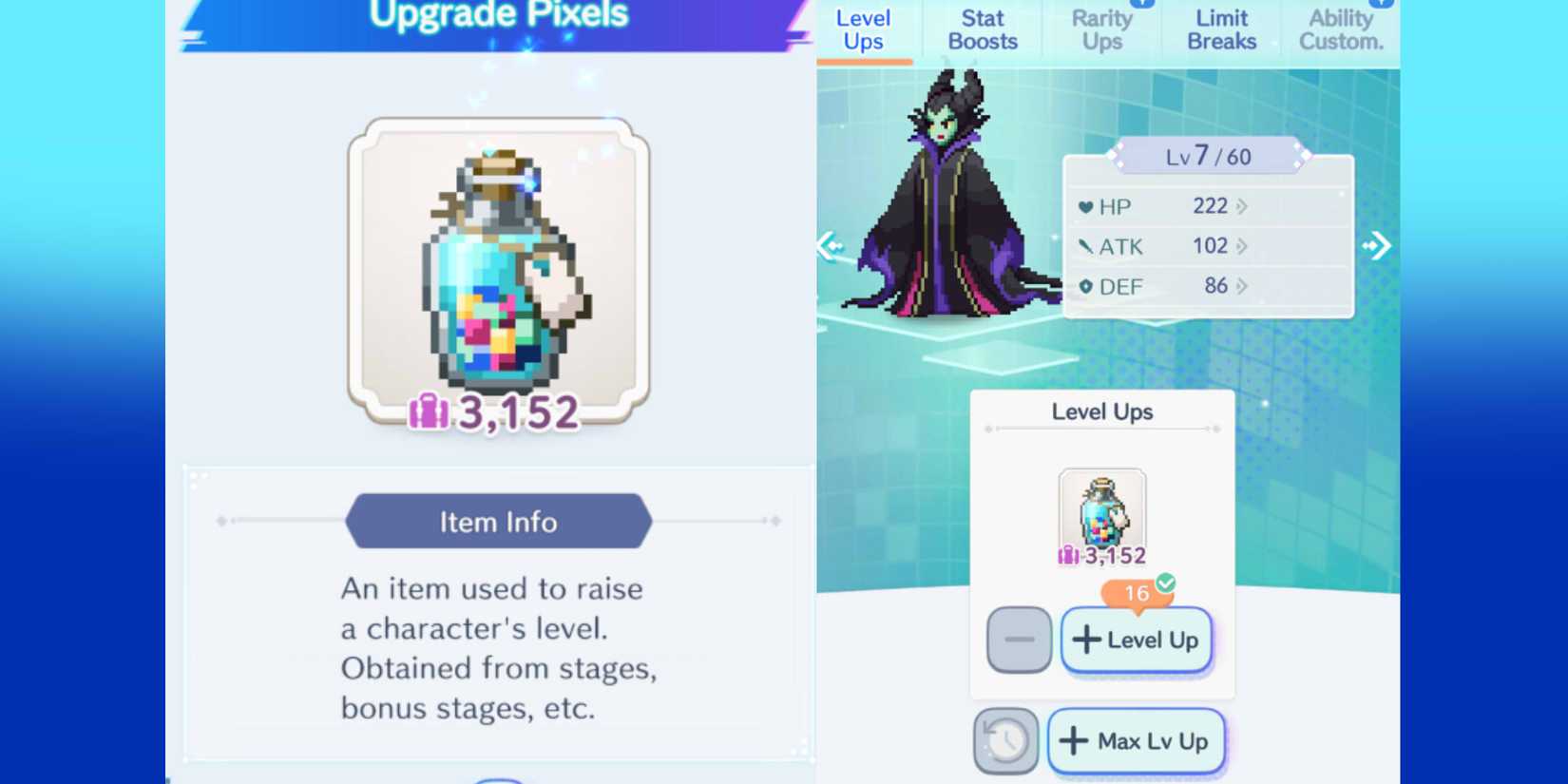Switch to the Stat Boosts tab
The image size is (1568, 784).
coord(982,29)
